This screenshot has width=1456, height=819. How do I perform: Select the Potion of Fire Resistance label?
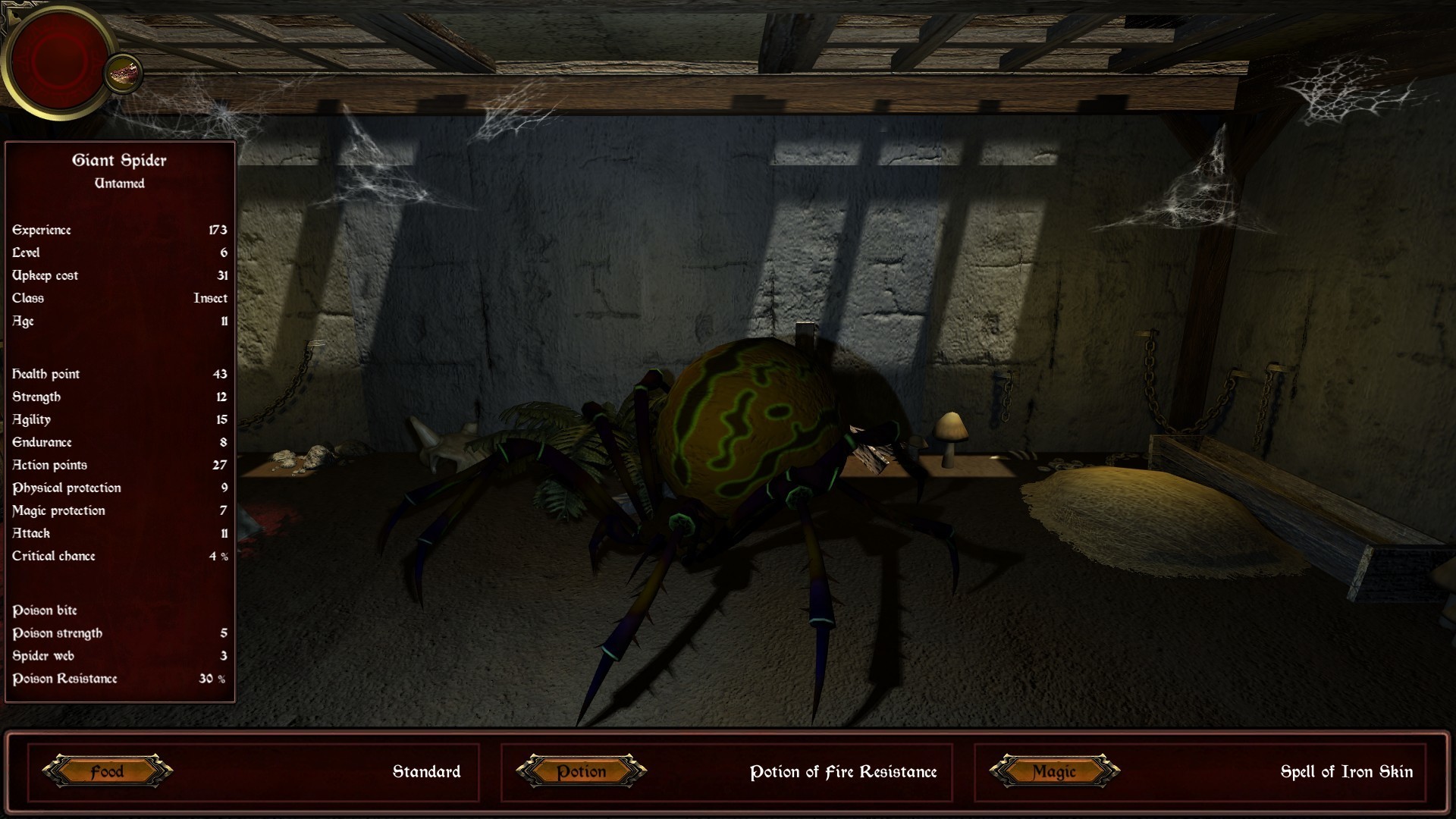(844, 773)
